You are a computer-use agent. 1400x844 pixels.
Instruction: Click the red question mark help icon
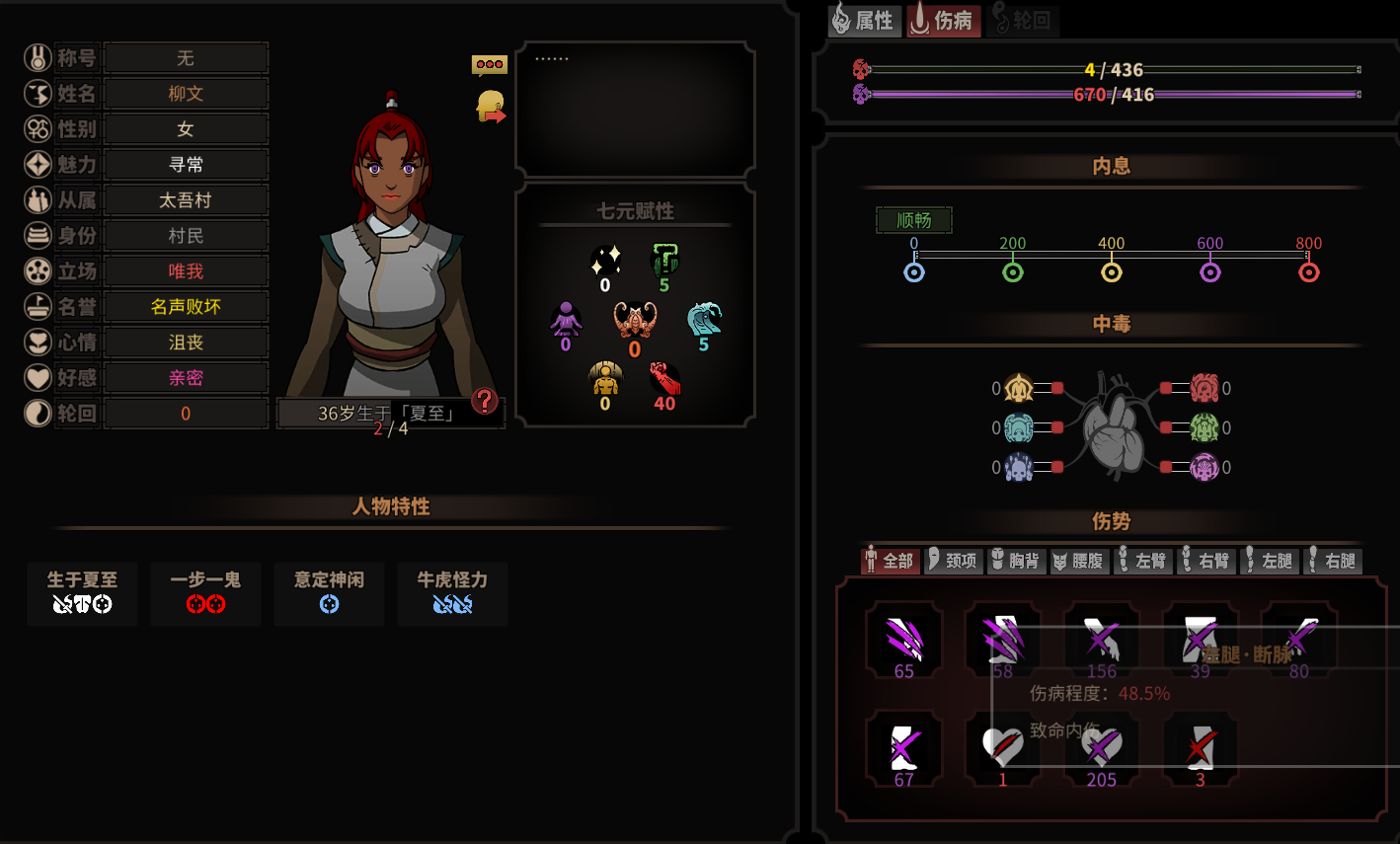click(484, 400)
